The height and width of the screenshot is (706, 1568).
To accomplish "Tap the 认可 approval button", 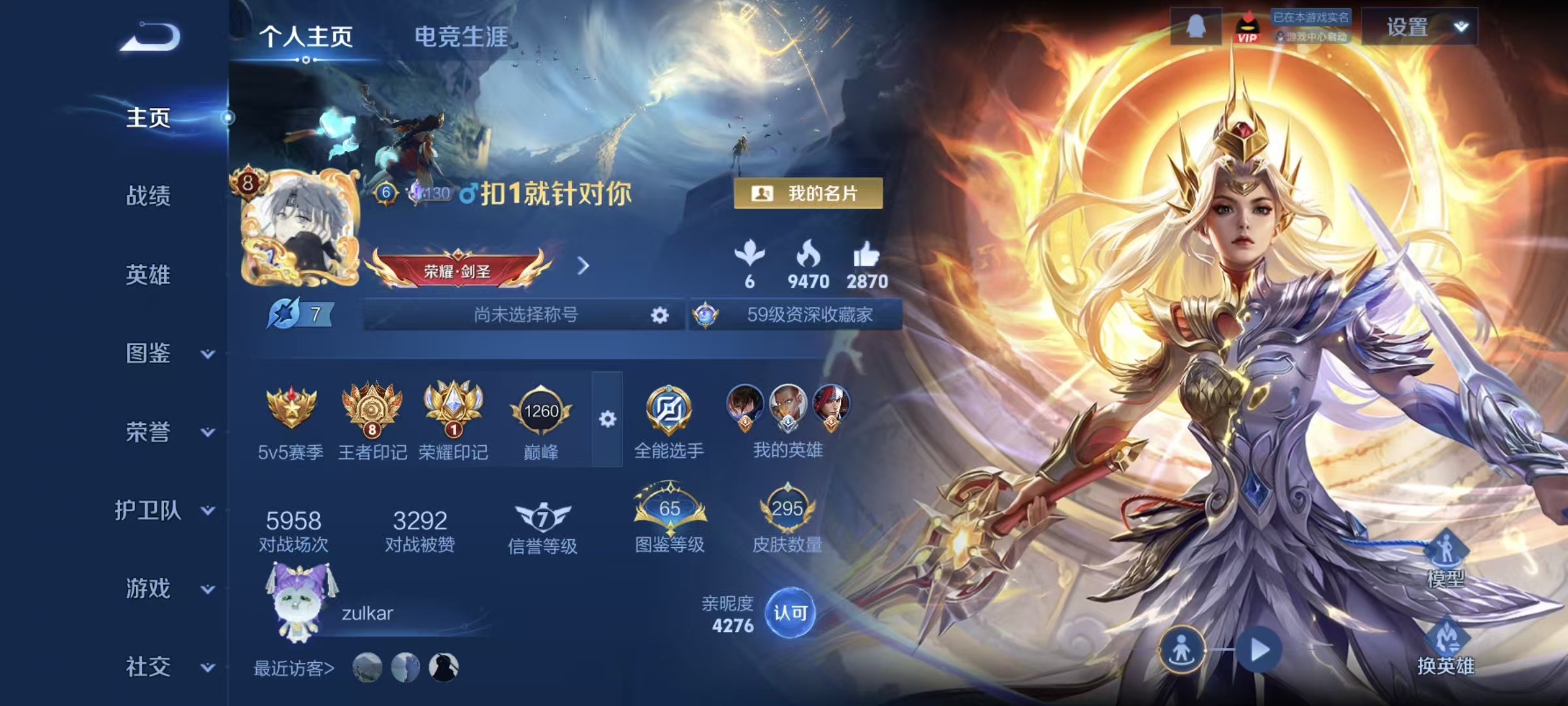I will pos(790,613).
